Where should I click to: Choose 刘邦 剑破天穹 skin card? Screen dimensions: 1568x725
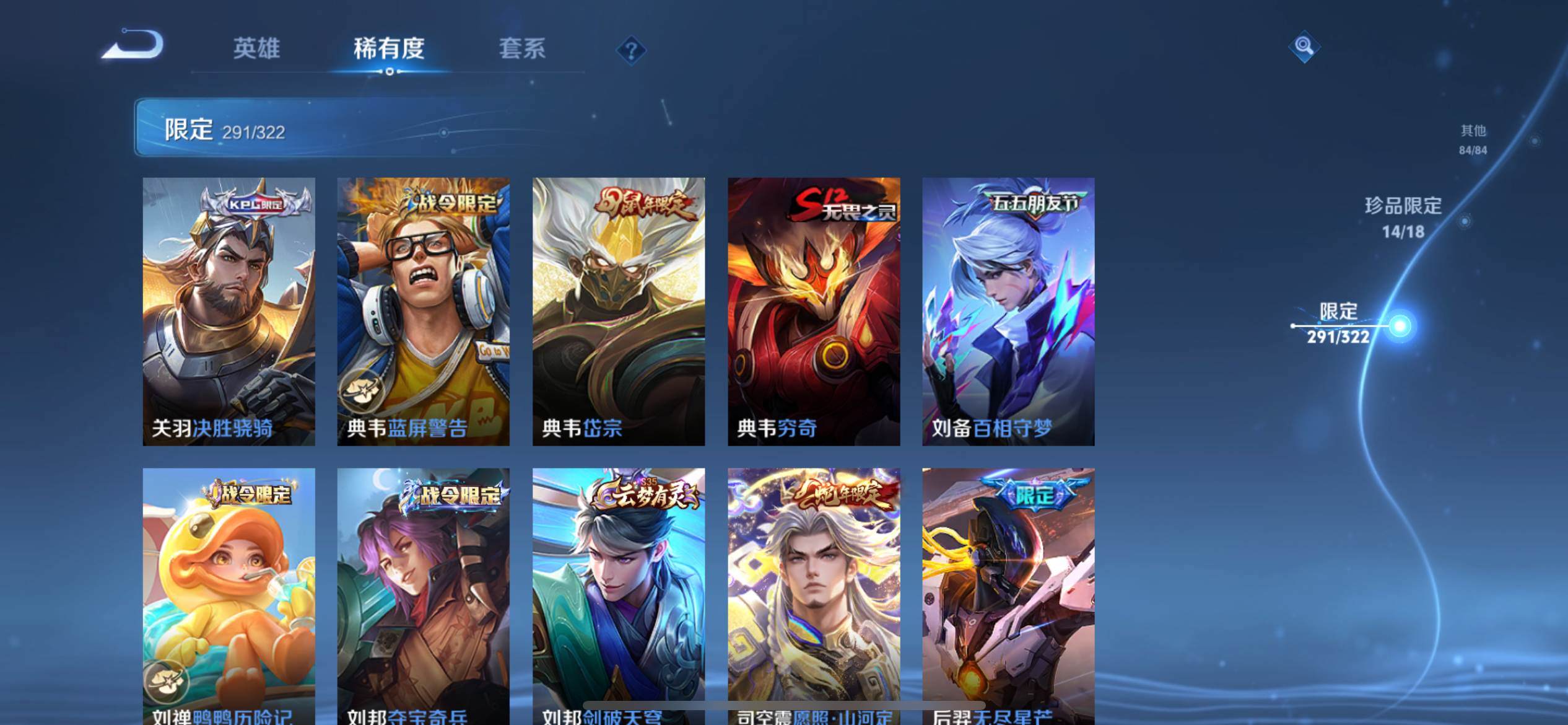(x=618, y=595)
